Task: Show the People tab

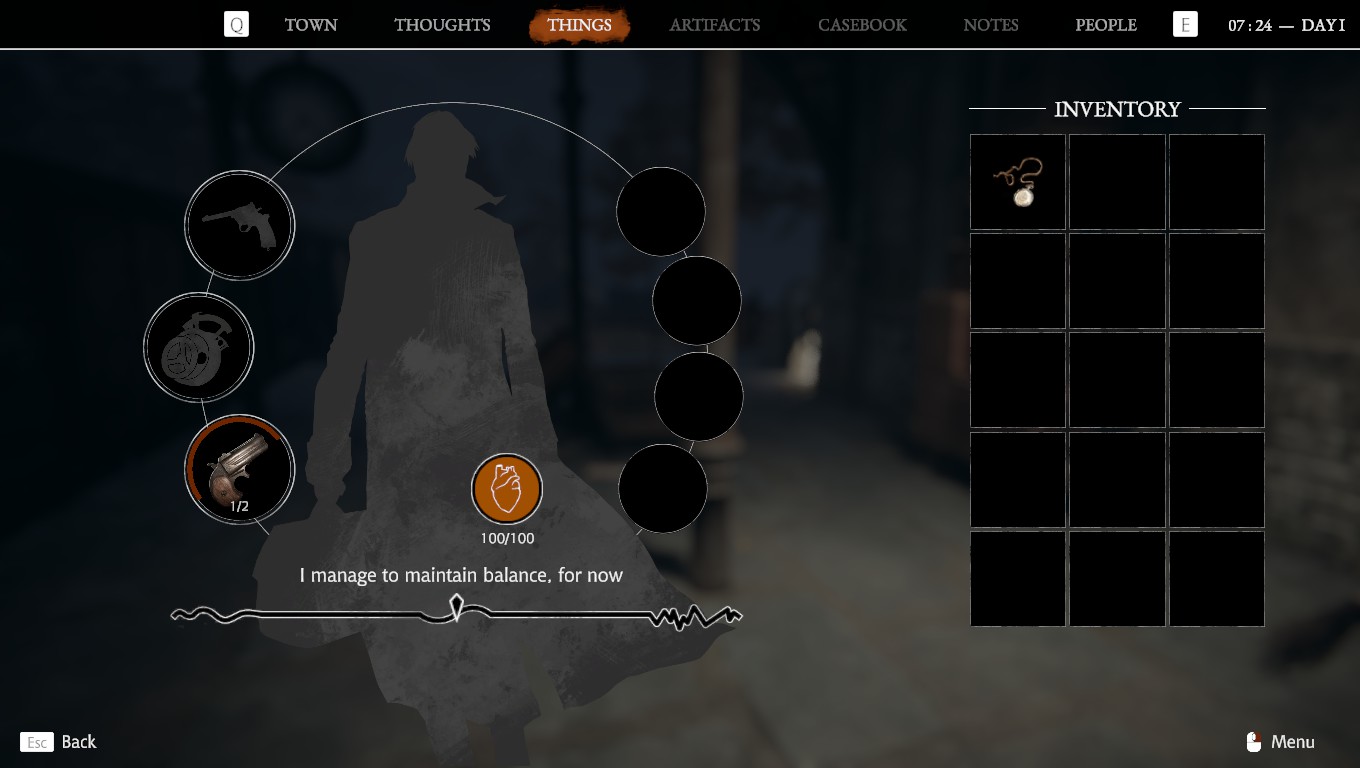Action: (x=1106, y=25)
